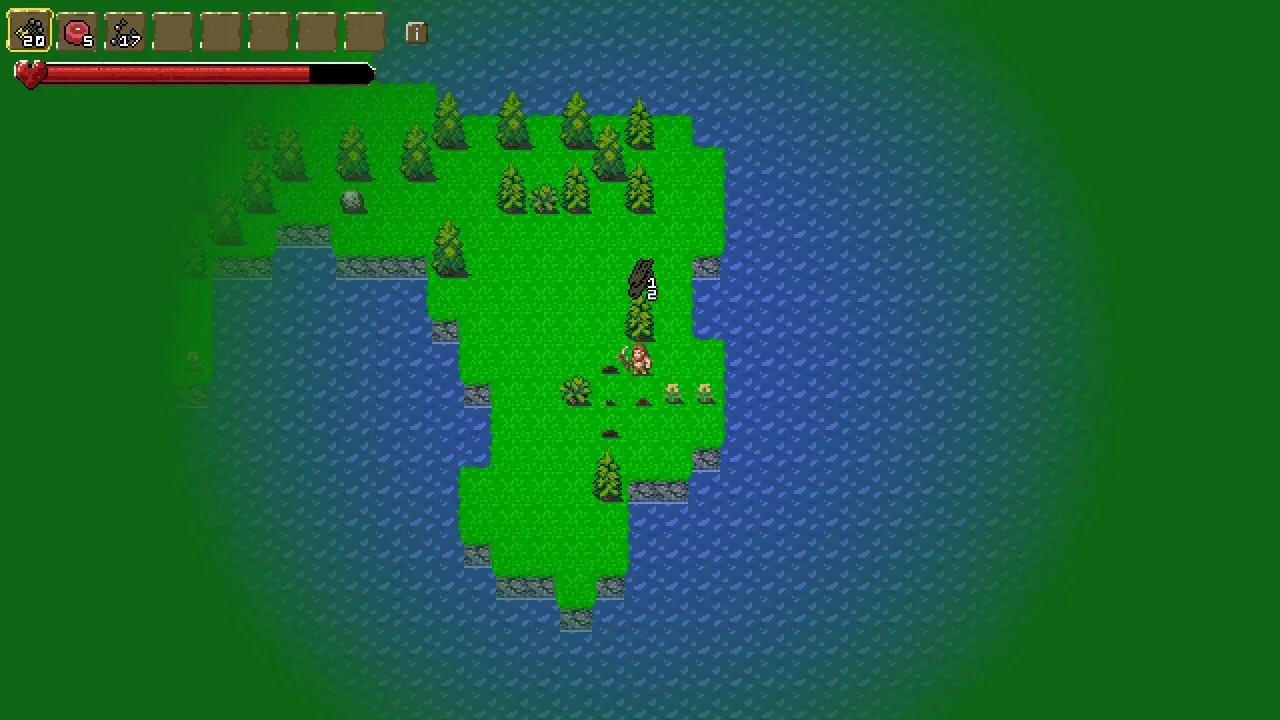Choose the berry branch slot with 17
Viewport: 1280px width, 720px height.
[125, 32]
